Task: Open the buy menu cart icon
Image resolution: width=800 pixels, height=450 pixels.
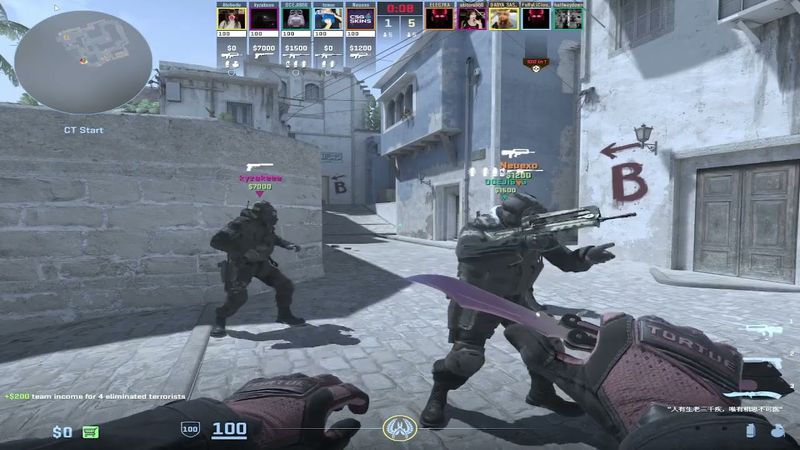Action: coord(91,432)
